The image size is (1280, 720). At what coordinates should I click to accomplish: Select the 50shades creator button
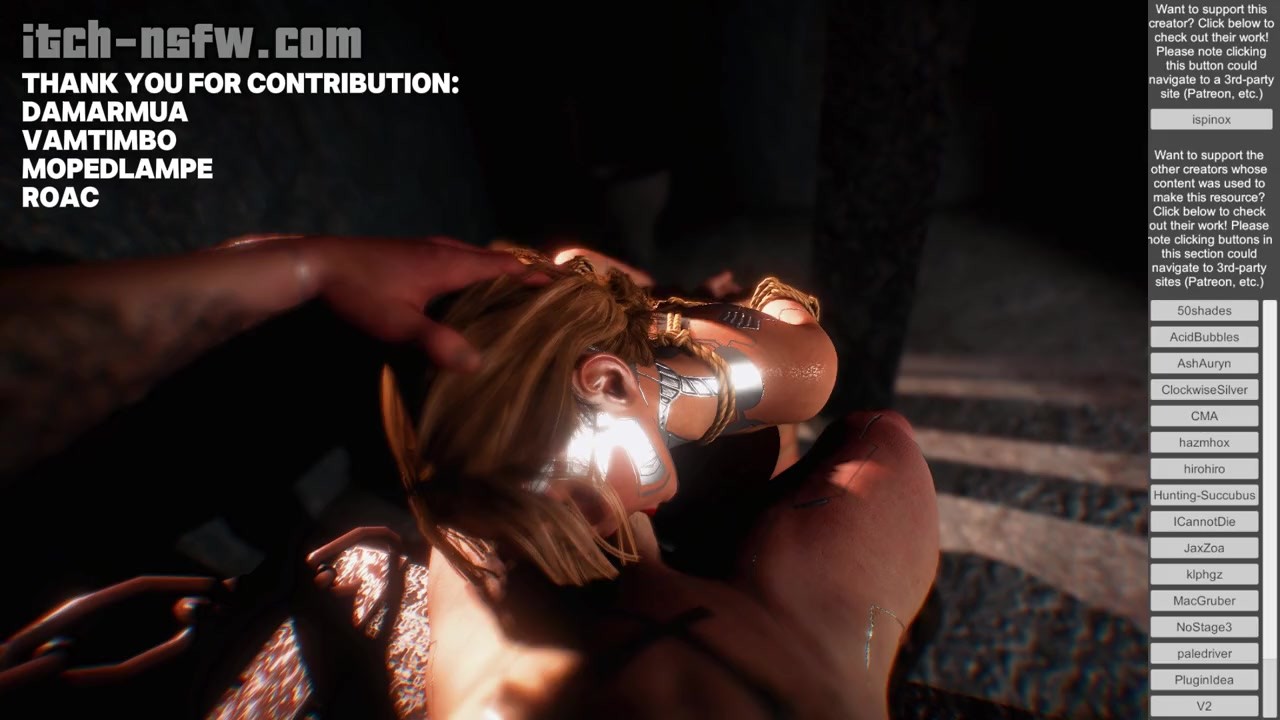[1204, 311]
